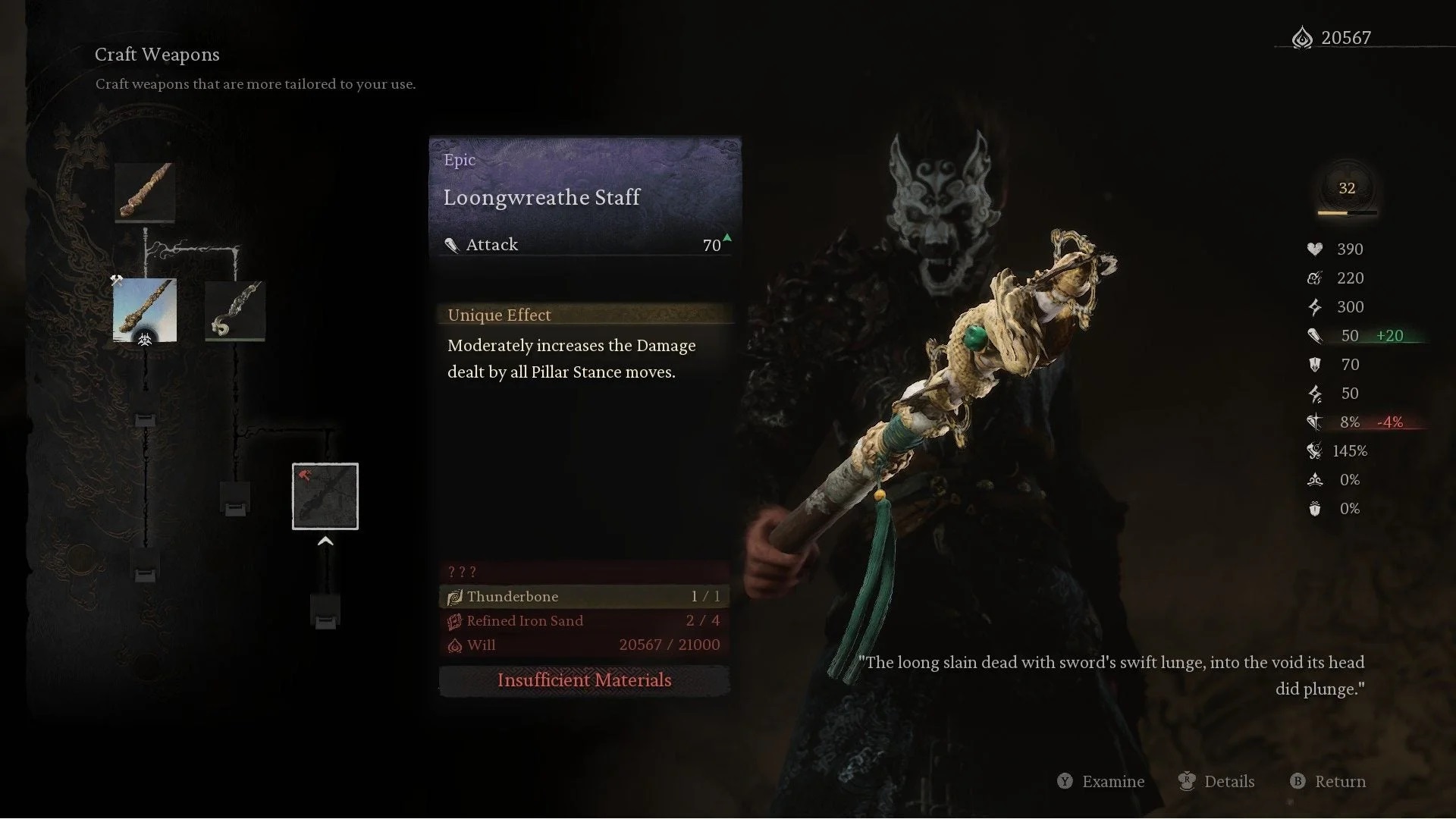Select the darkened Loongwreathe Staff tree node
Screen dimensions: 1456x819
(x=325, y=497)
